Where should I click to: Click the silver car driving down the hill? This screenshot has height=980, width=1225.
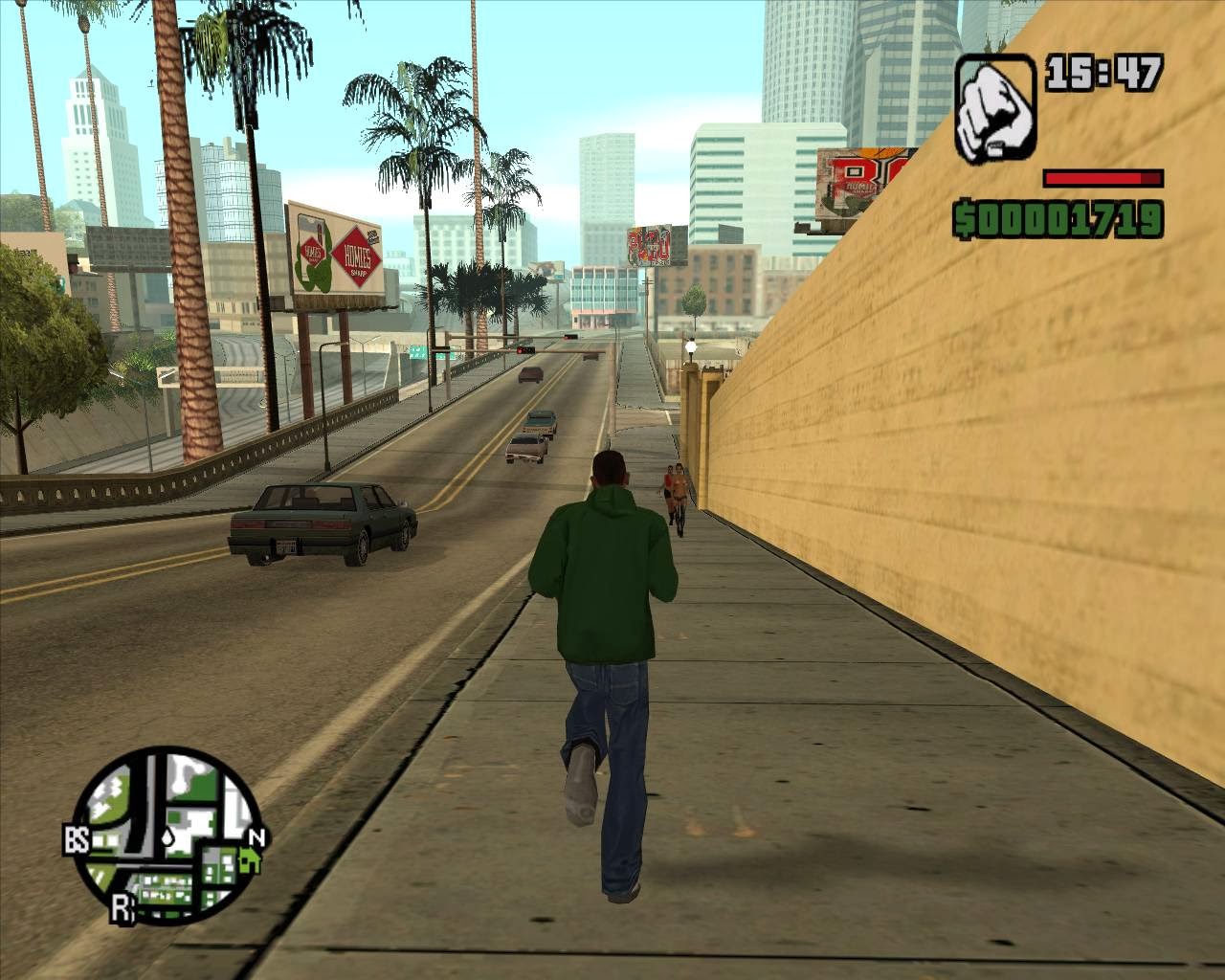click(528, 450)
